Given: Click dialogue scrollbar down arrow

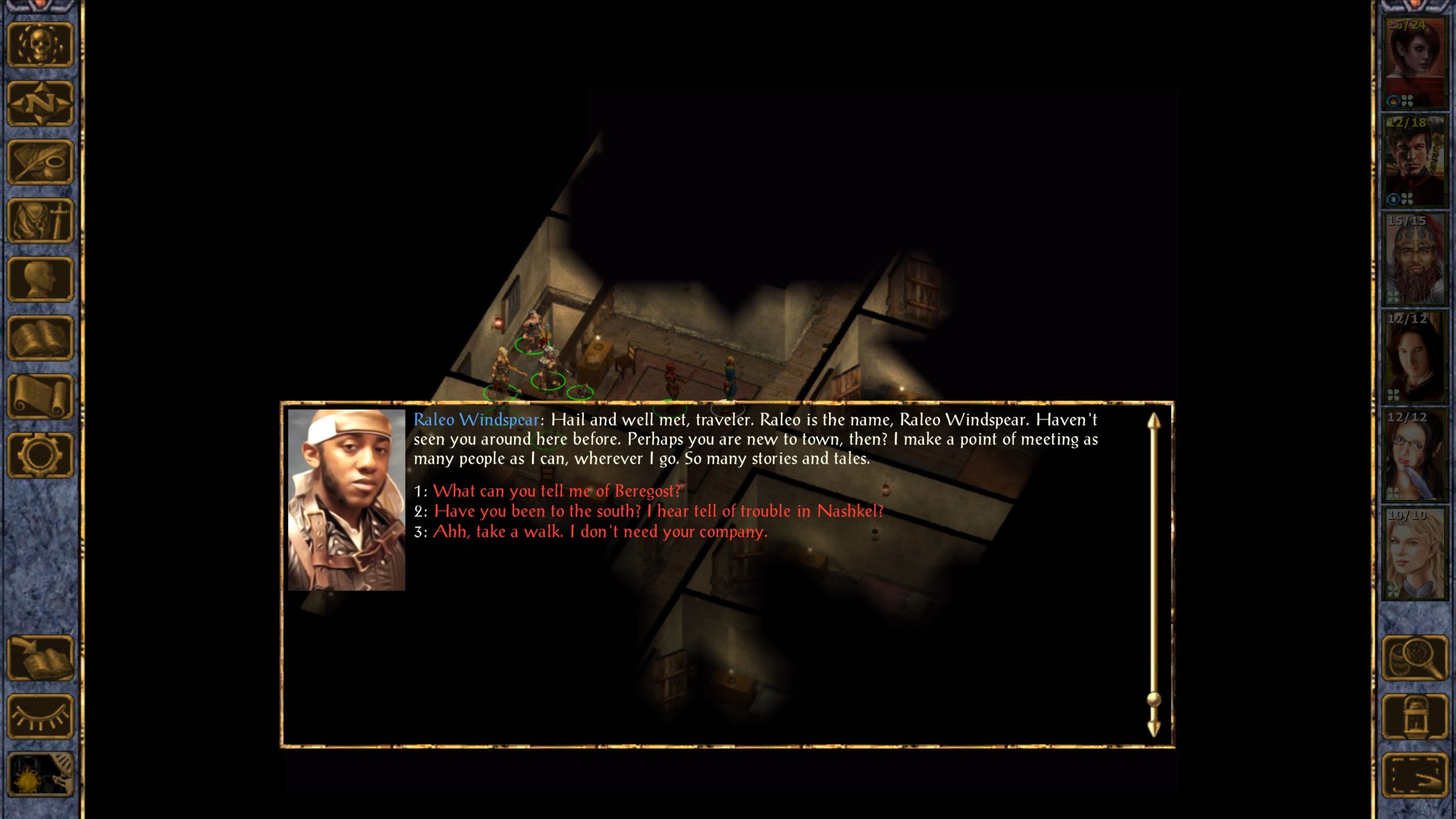Looking at the screenshot, I should pos(1153,729).
